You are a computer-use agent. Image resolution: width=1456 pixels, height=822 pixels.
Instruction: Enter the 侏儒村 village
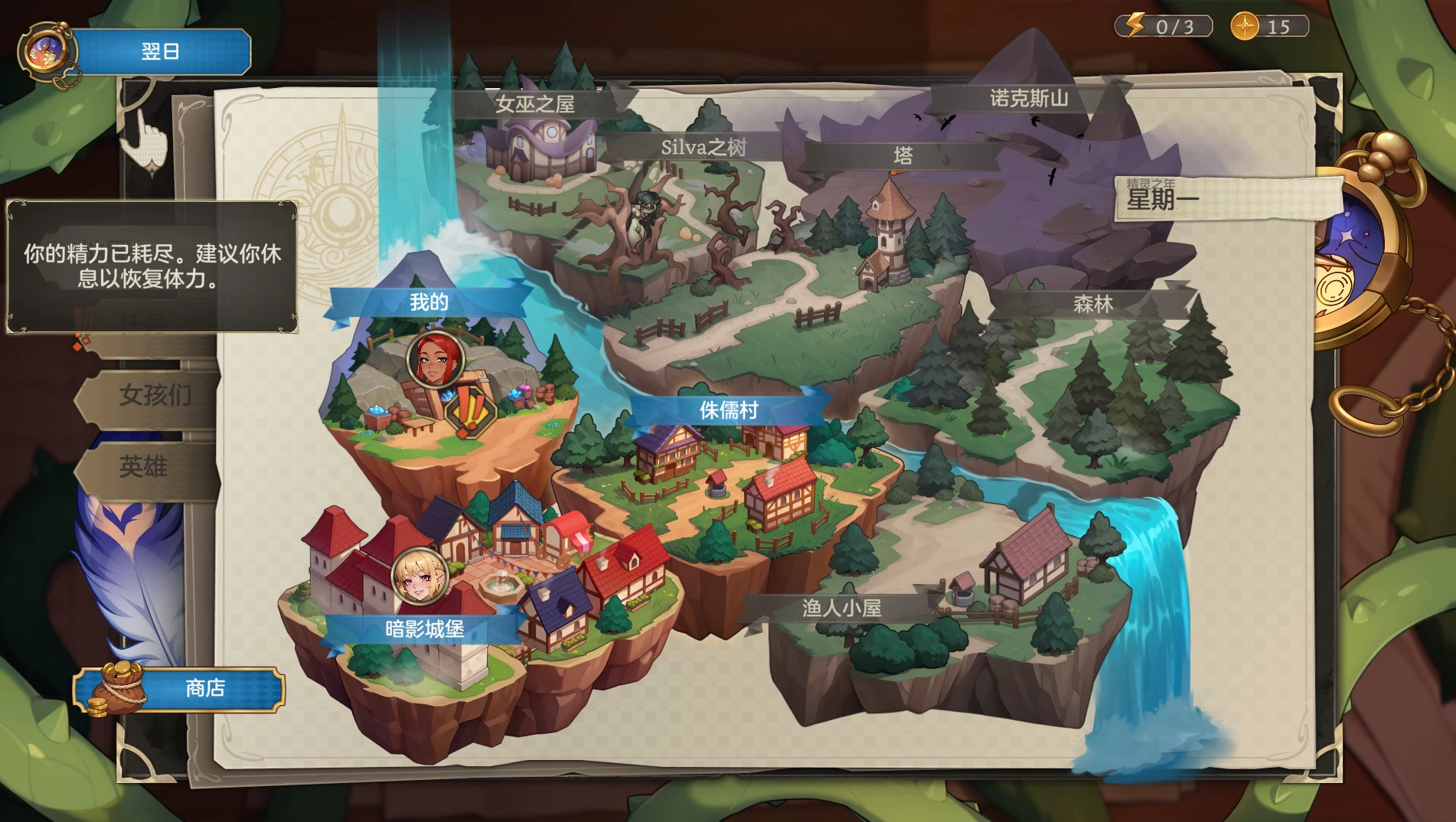point(728,410)
